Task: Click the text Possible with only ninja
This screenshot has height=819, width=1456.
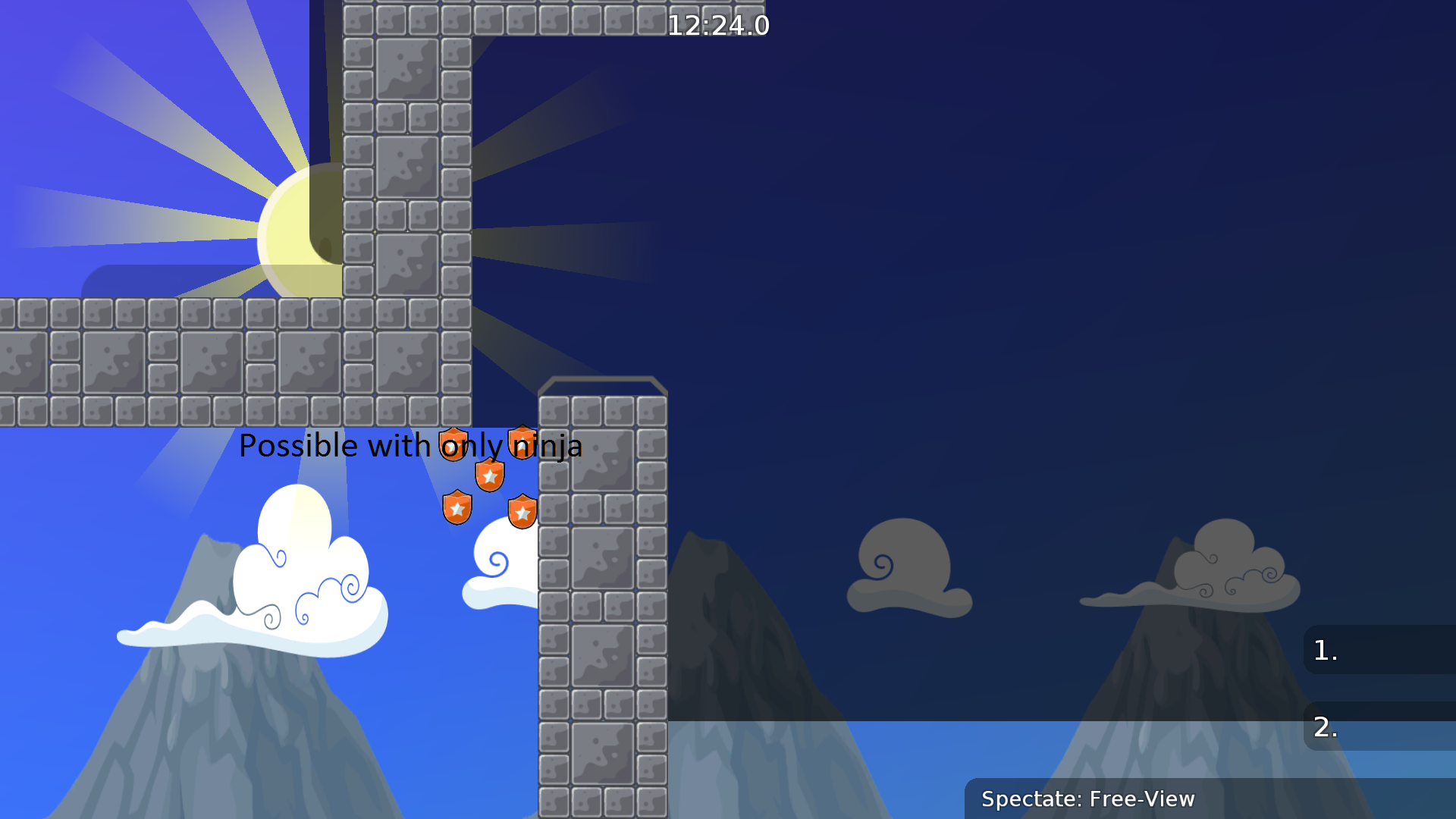Action: pyautogui.click(x=410, y=446)
